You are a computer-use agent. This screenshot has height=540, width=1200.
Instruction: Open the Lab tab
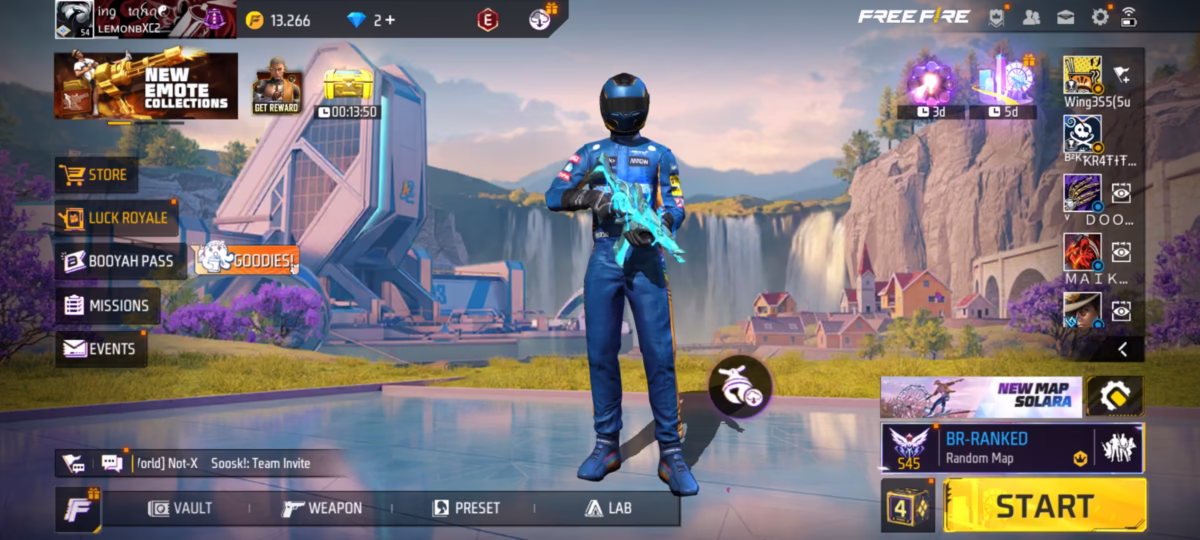point(608,508)
